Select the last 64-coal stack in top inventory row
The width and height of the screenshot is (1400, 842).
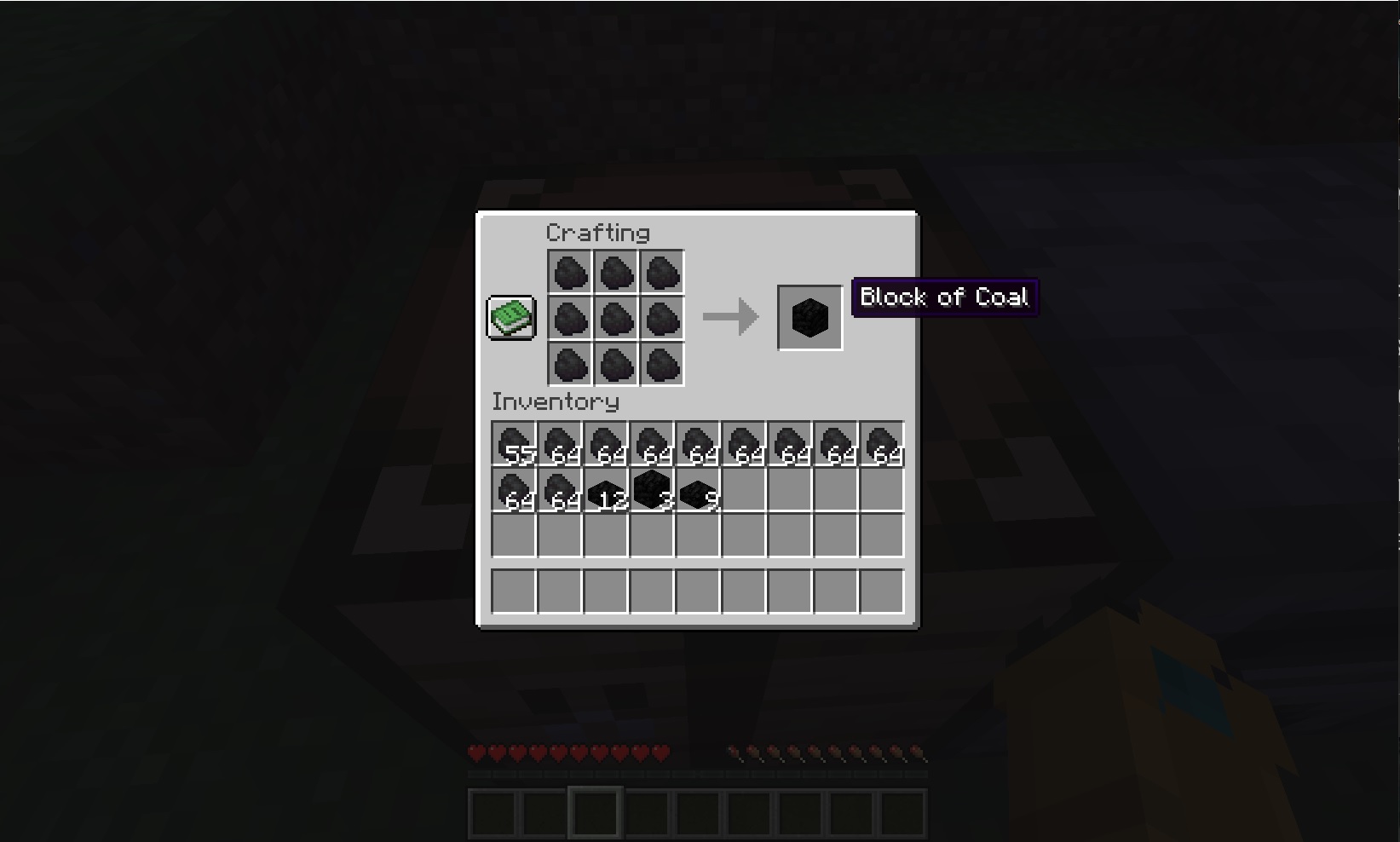coord(882,441)
